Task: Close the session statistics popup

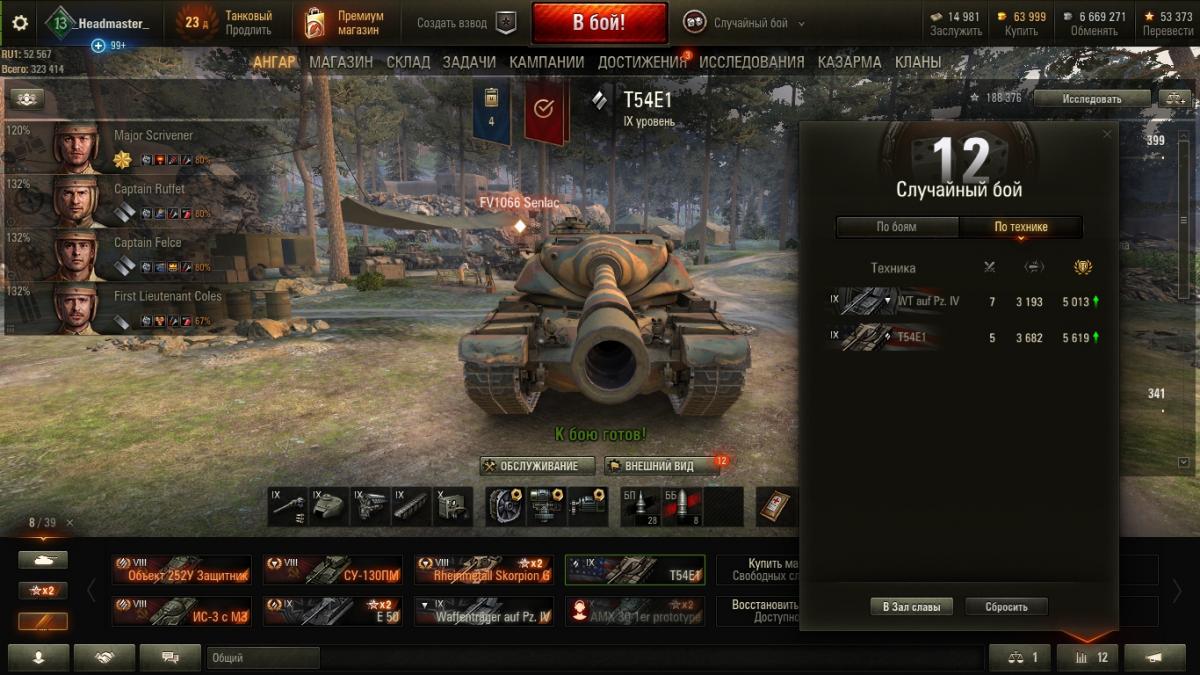Action: point(1106,134)
